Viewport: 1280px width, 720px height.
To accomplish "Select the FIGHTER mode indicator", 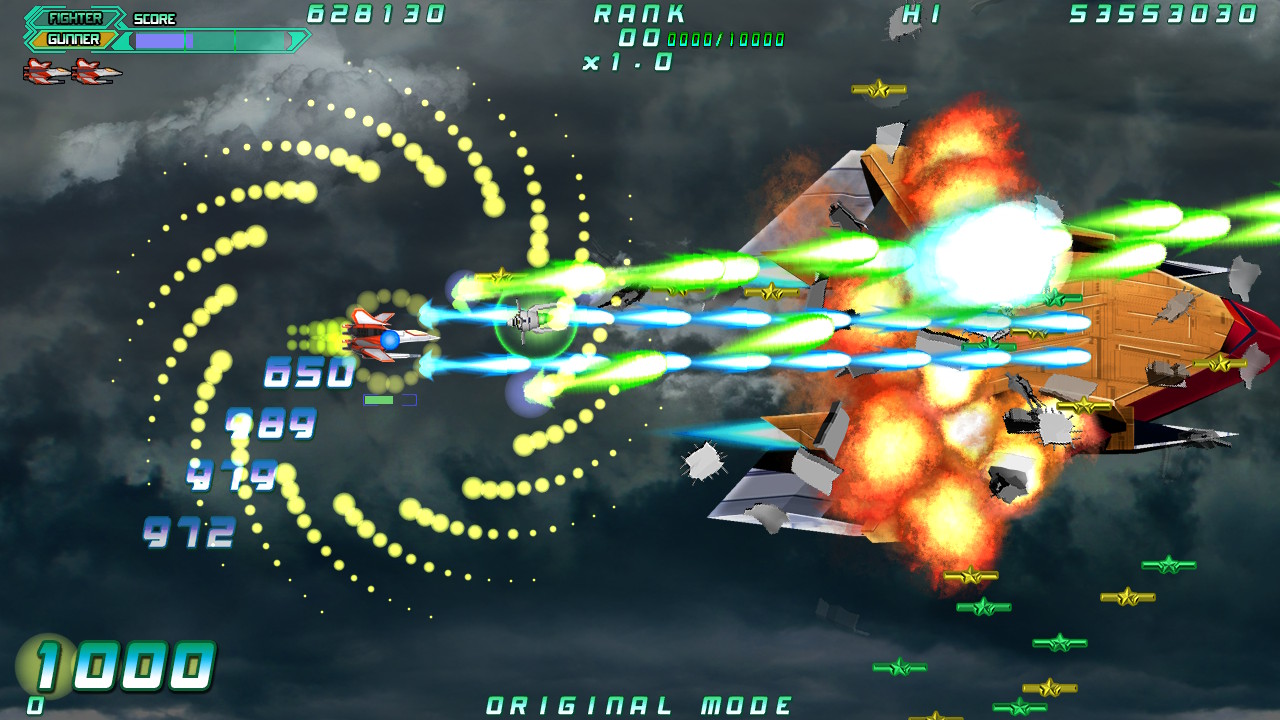I will click(75, 18).
